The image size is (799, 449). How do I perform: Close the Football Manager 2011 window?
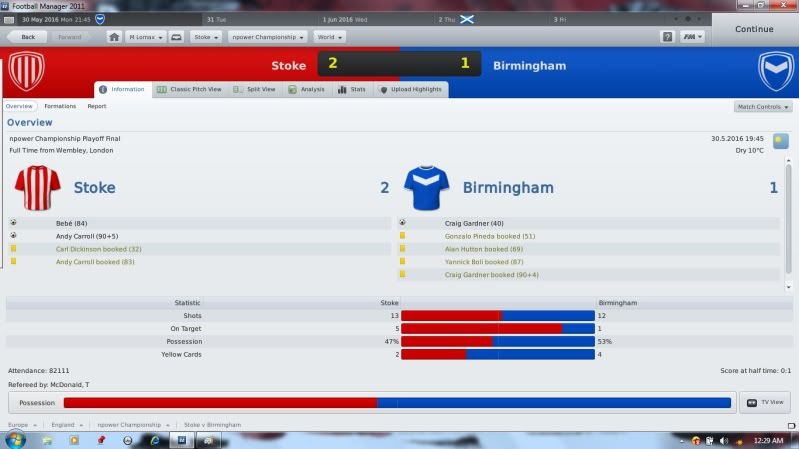point(789,5)
